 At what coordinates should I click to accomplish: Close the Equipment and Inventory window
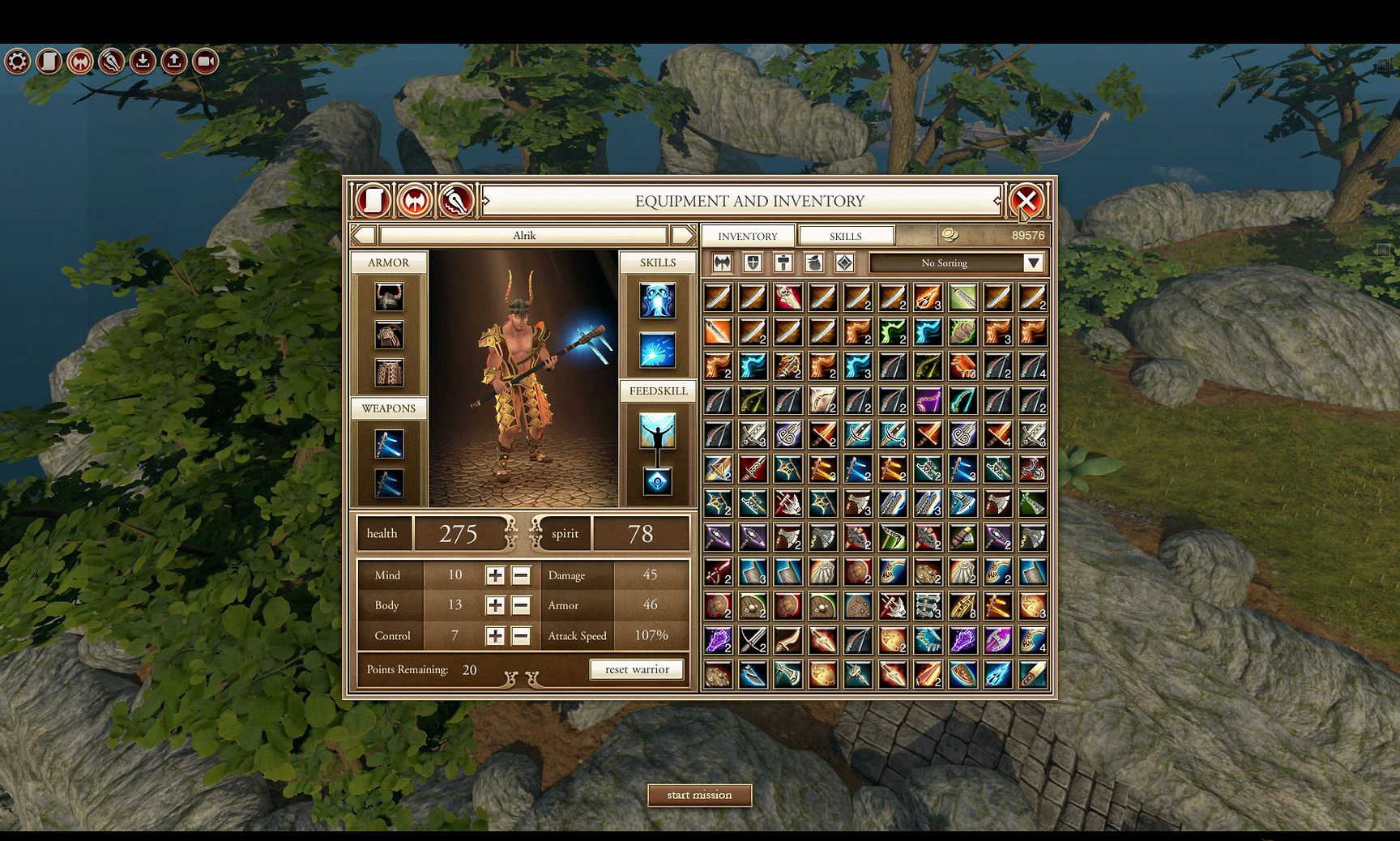pos(1026,200)
